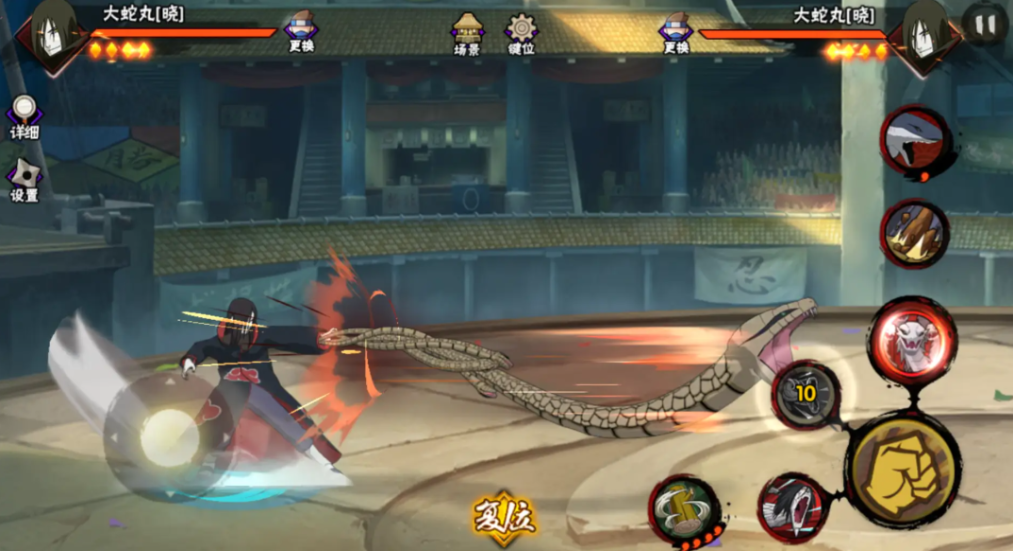Image resolution: width=1013 pixels, height=551 pixels.
Task: Tap the virtual joystick knob
Action: [x=168, y=437]
